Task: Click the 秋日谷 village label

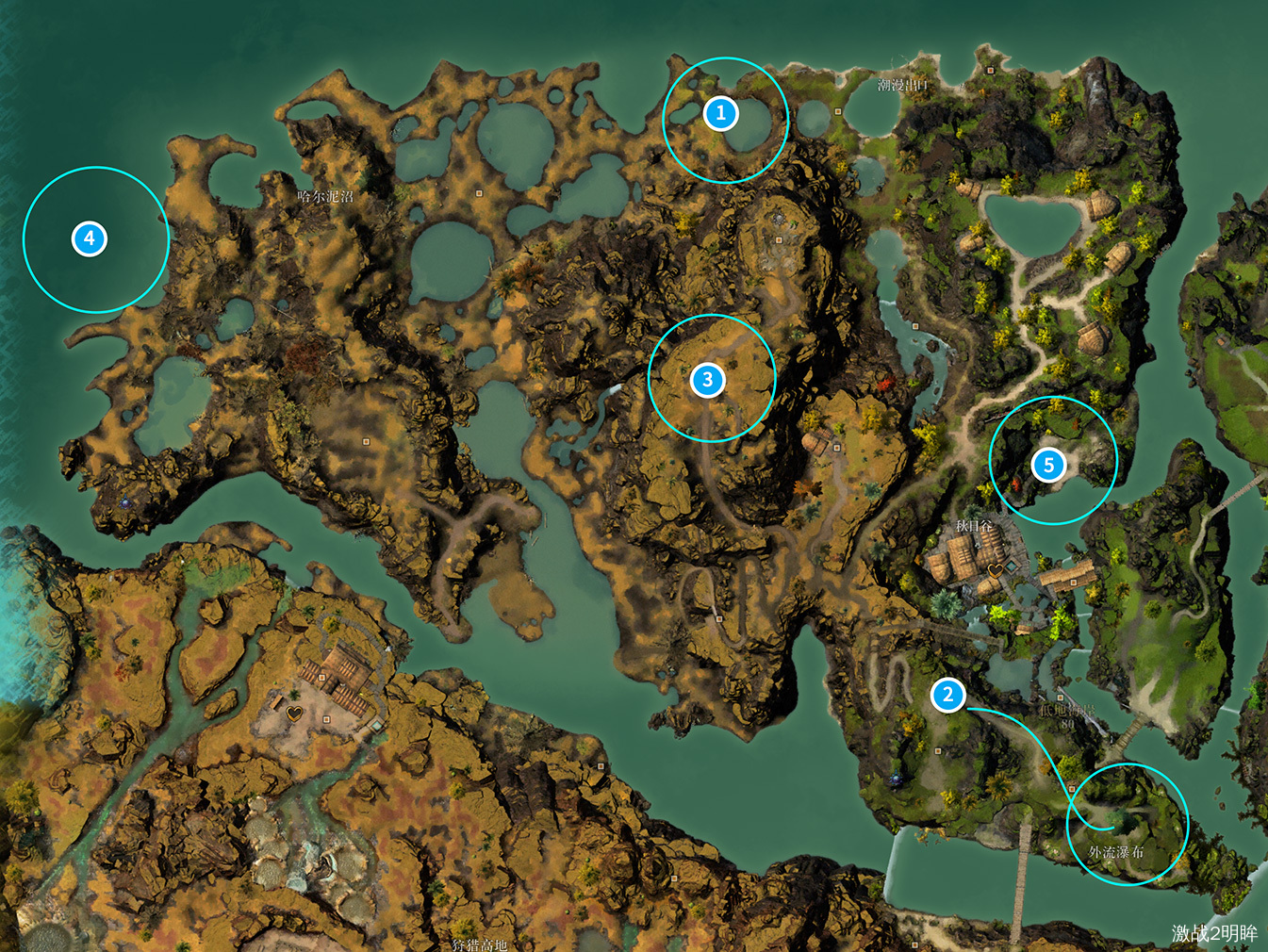Action: click(974, 526)
